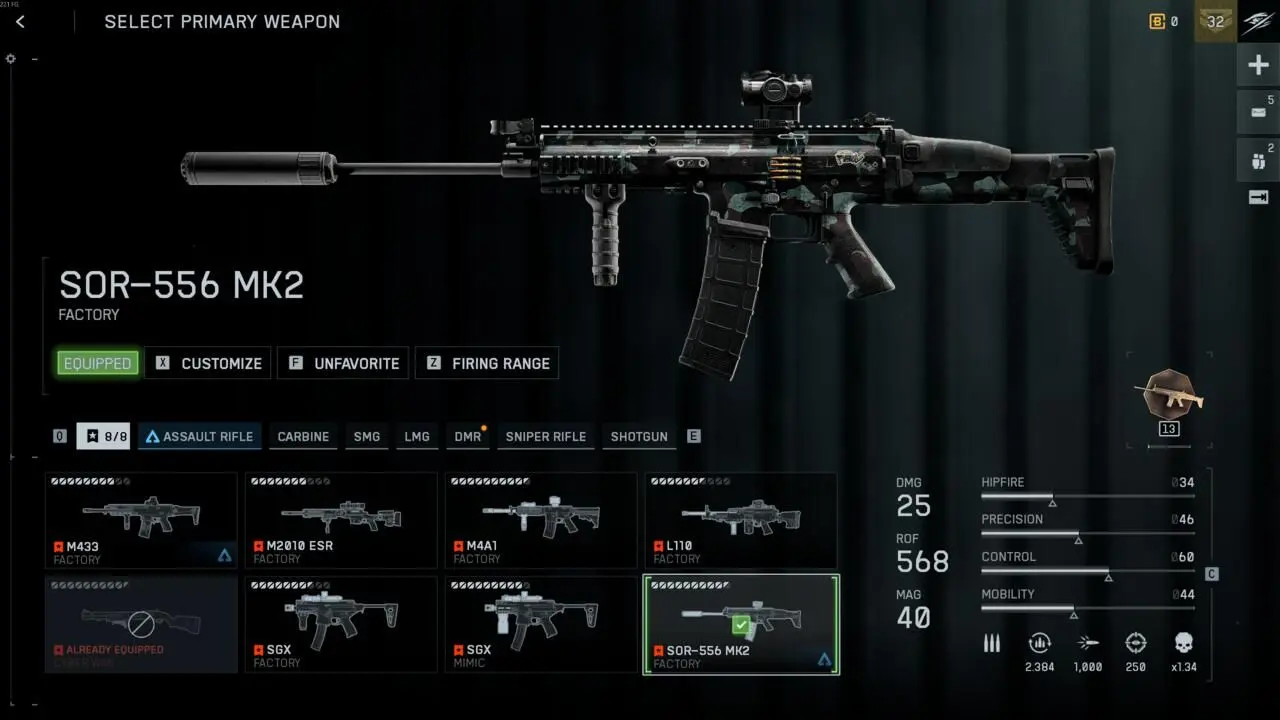Viewport: 1280px width, 720px height.
Task: Click the attachments icon with badge 2
Action: click(x=1256, y=160)
